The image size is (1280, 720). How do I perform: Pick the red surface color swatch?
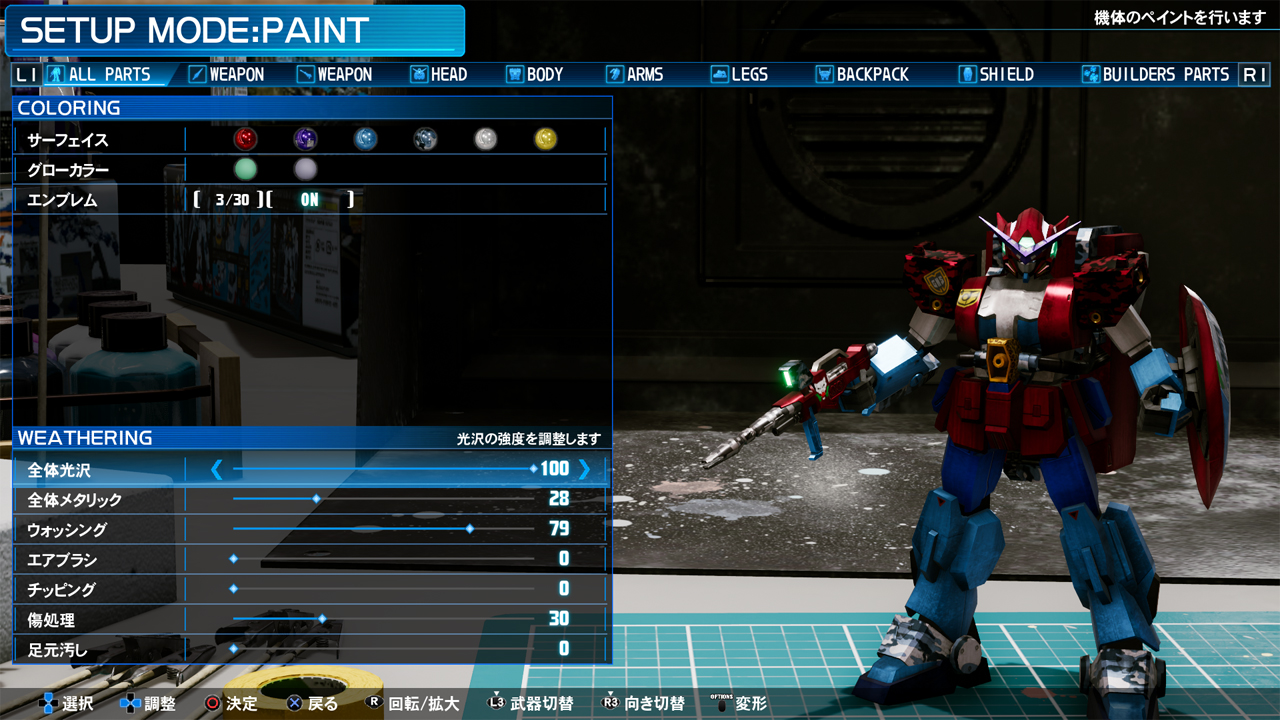pos(245,139)
